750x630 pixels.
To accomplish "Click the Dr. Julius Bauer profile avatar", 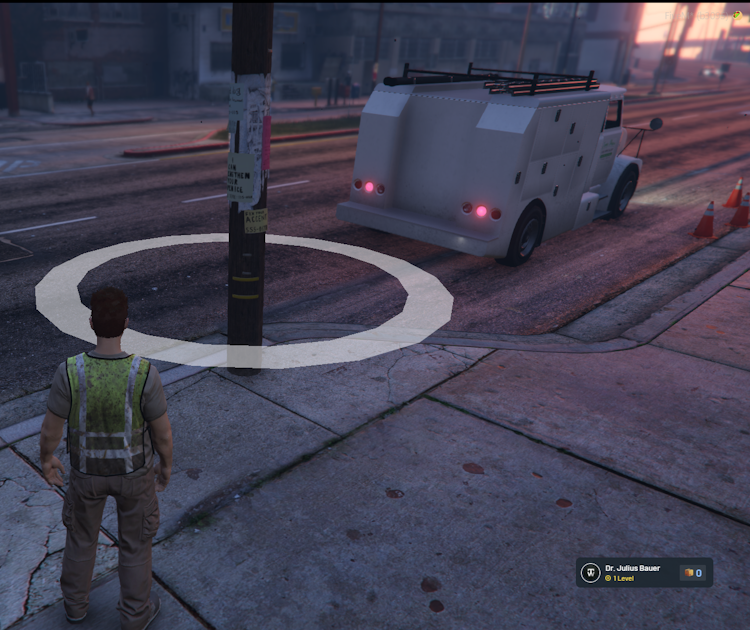I will coord(591,573).
